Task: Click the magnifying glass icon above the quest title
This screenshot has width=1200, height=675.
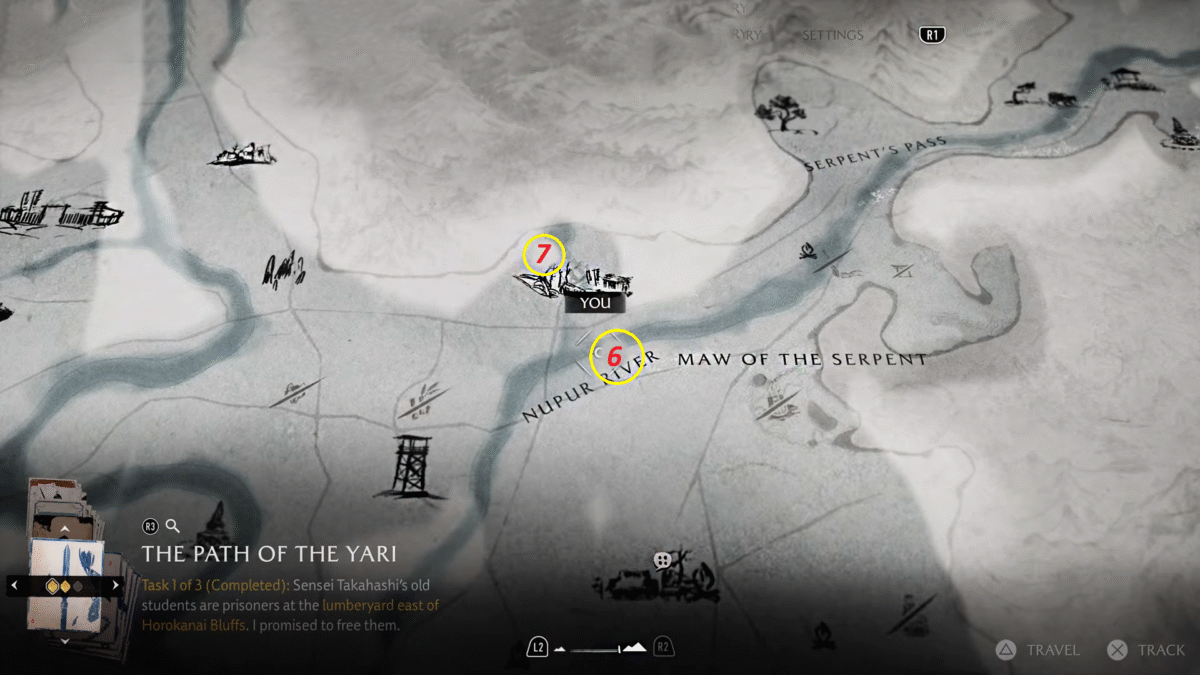Action: pos(173,525)
